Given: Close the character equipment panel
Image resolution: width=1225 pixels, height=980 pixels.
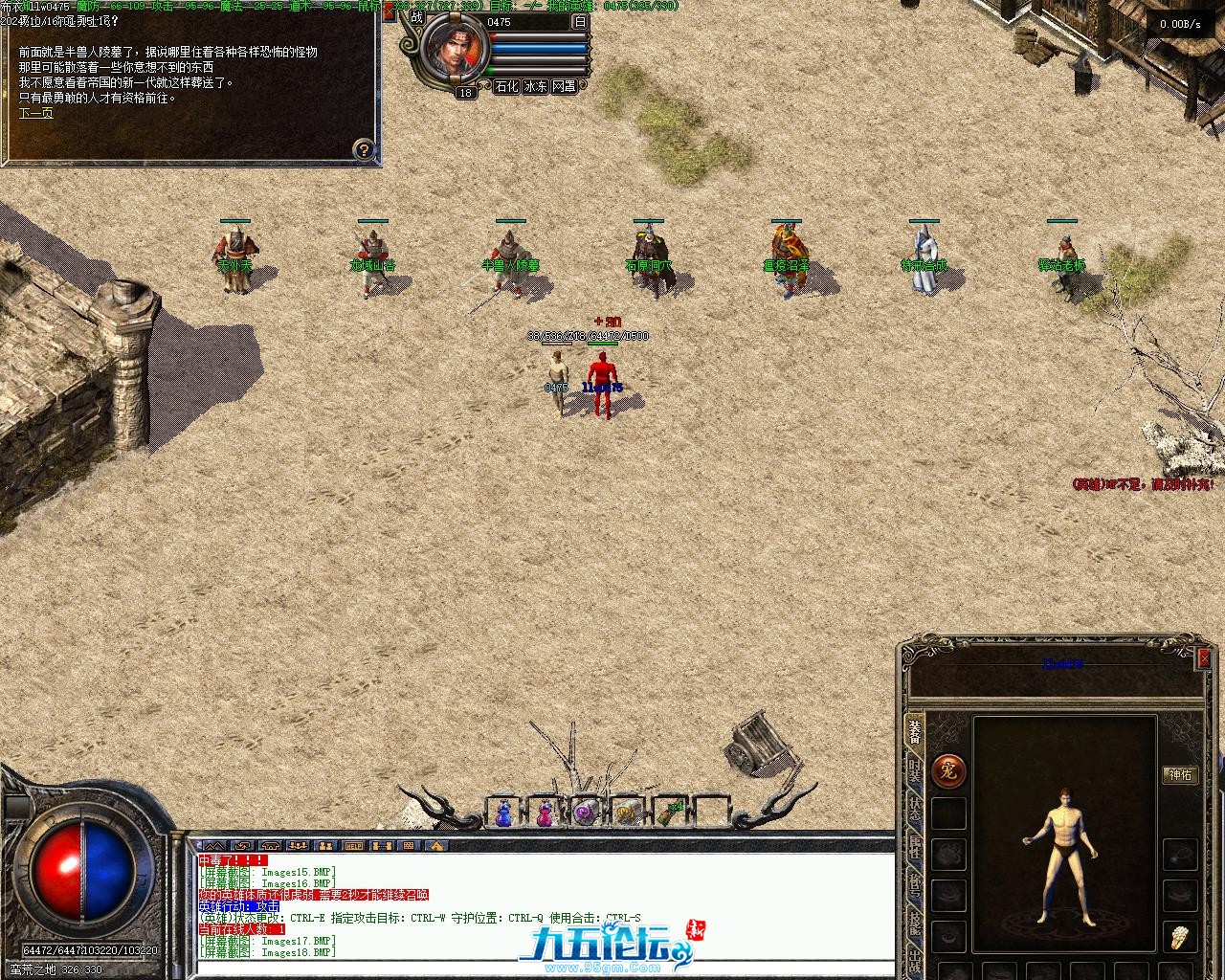Looking at the screenshot, I should pos(1204,657).
